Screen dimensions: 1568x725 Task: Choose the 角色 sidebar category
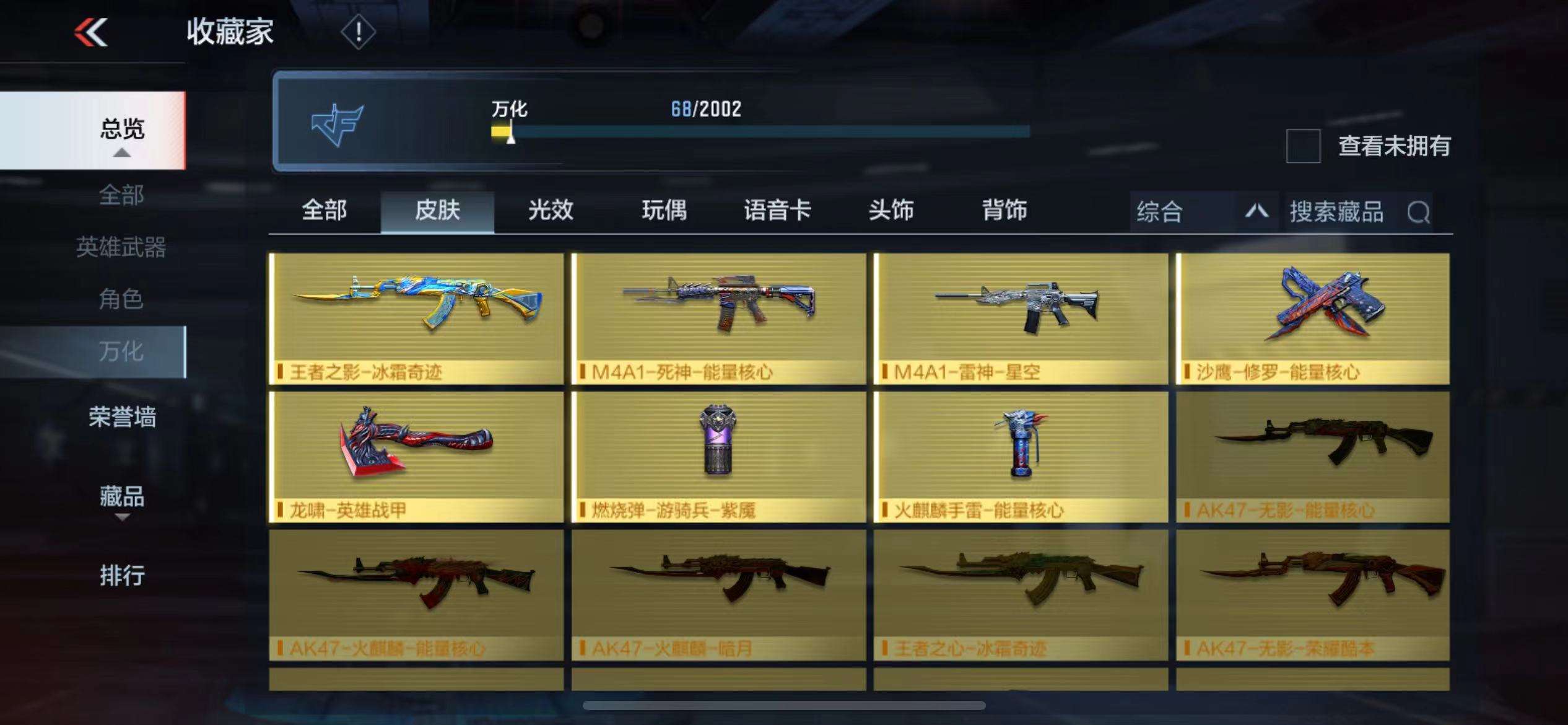(121, 299)
